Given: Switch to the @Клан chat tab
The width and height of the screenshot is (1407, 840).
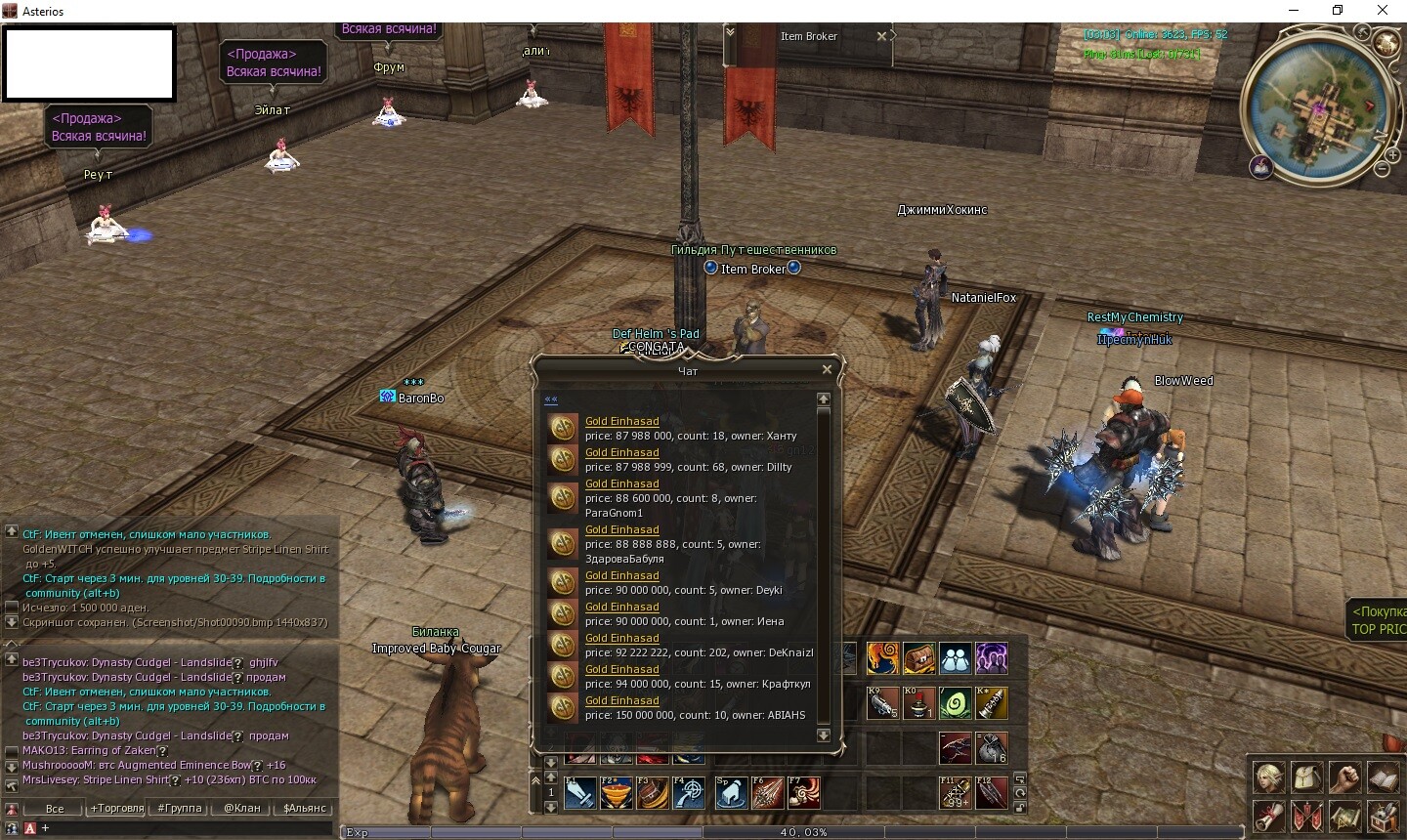Looking at the screenshot, I should (242, 808).
